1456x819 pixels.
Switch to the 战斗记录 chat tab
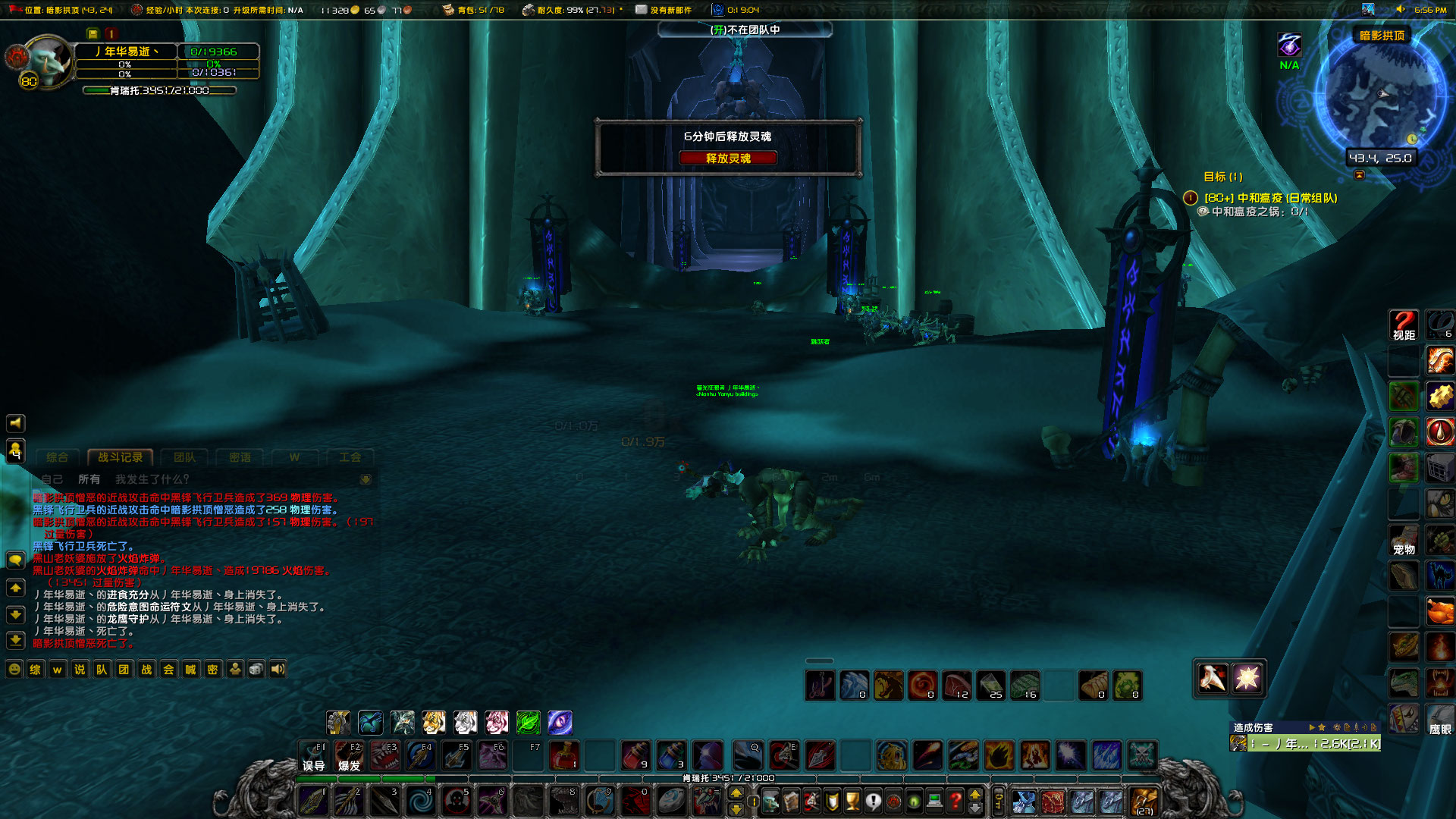120,457
